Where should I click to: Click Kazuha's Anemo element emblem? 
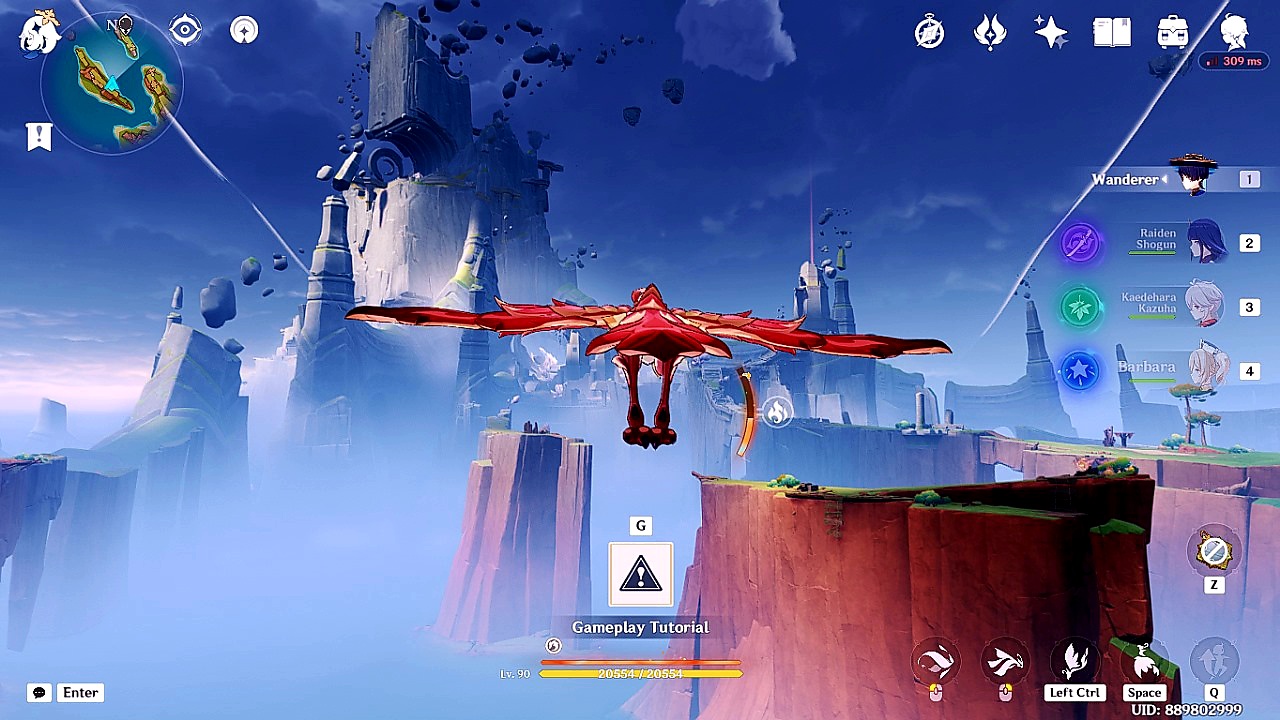pyautogui.click(x=1078, y=307)
